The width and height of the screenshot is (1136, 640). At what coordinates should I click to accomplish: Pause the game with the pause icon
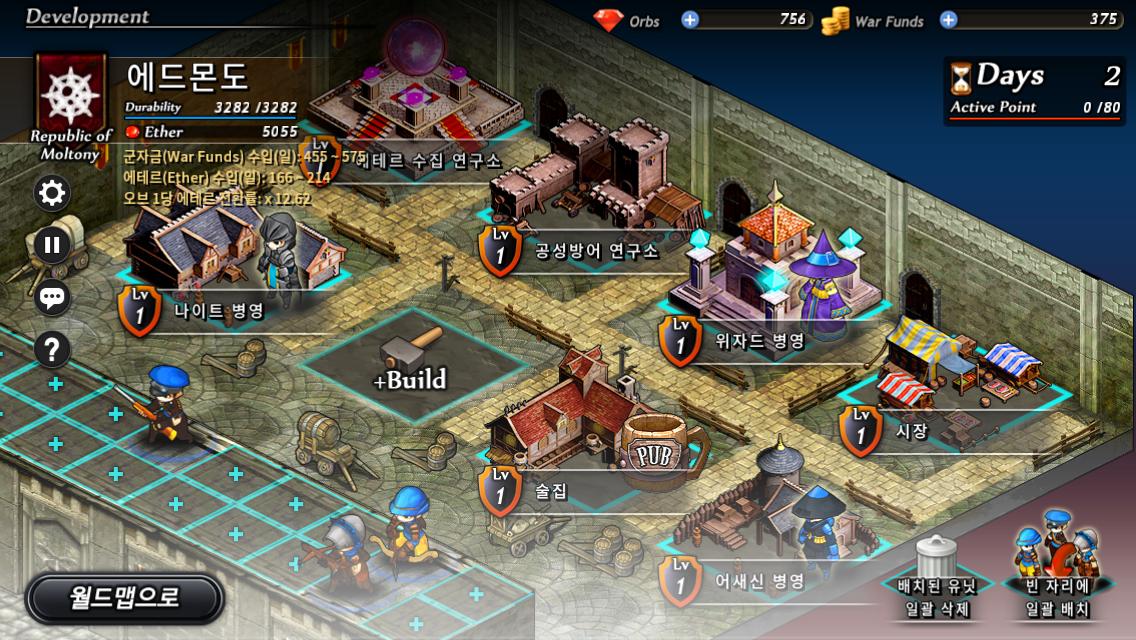click(x=52, y=244)
